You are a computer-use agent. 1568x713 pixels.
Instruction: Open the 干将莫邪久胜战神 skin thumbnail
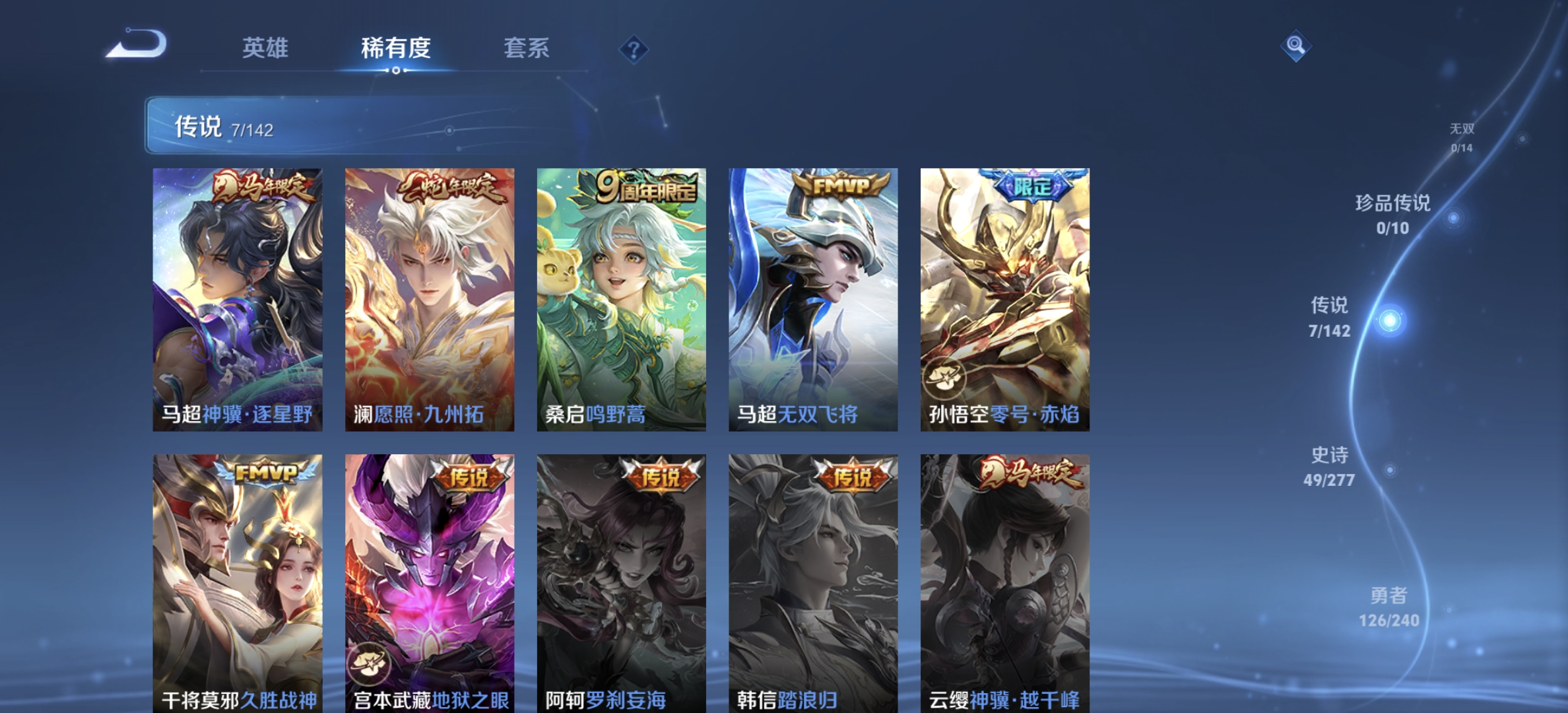coord(237,581)
